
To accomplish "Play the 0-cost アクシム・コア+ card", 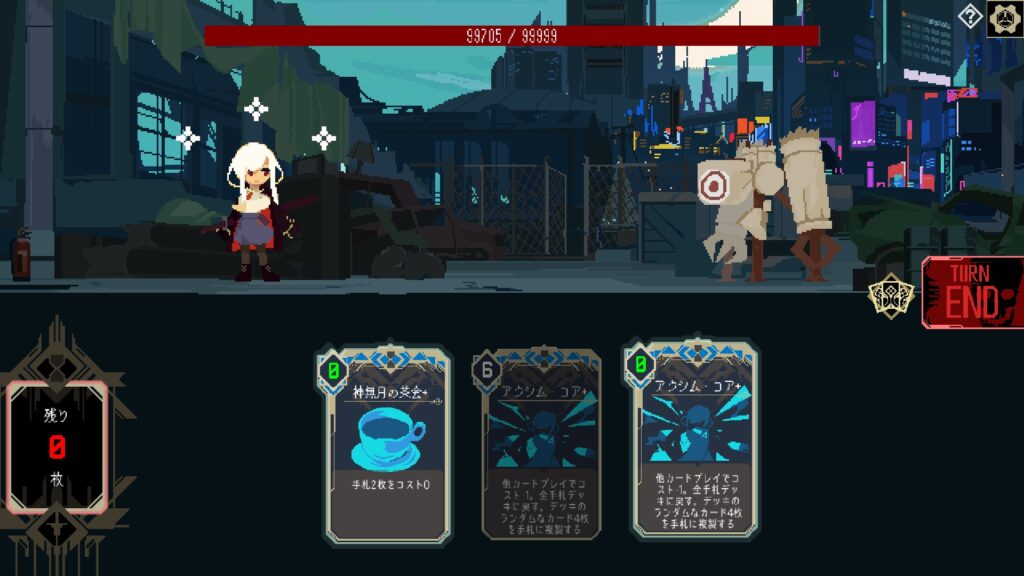I will pyautogui.click(x=694, y=442).
